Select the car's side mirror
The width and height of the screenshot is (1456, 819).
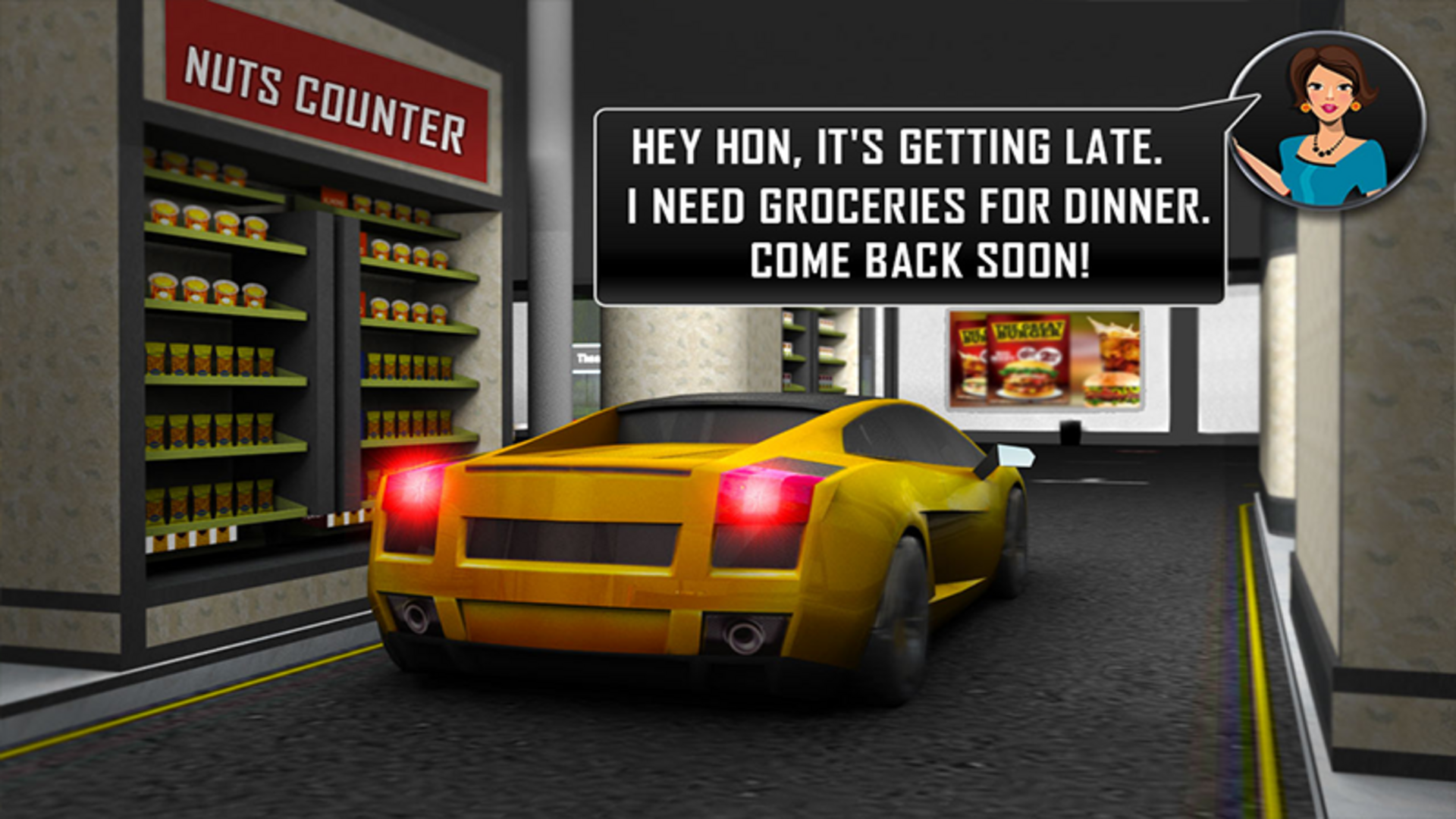(x=1016, y=455)
